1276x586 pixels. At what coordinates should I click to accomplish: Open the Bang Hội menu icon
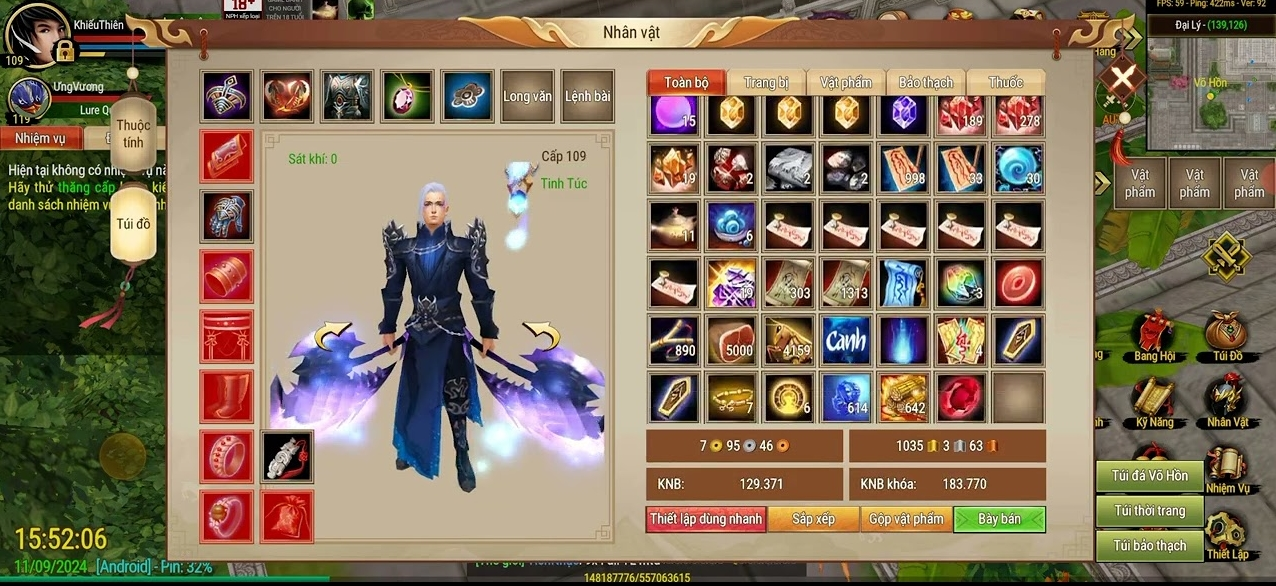(1153, 337)
